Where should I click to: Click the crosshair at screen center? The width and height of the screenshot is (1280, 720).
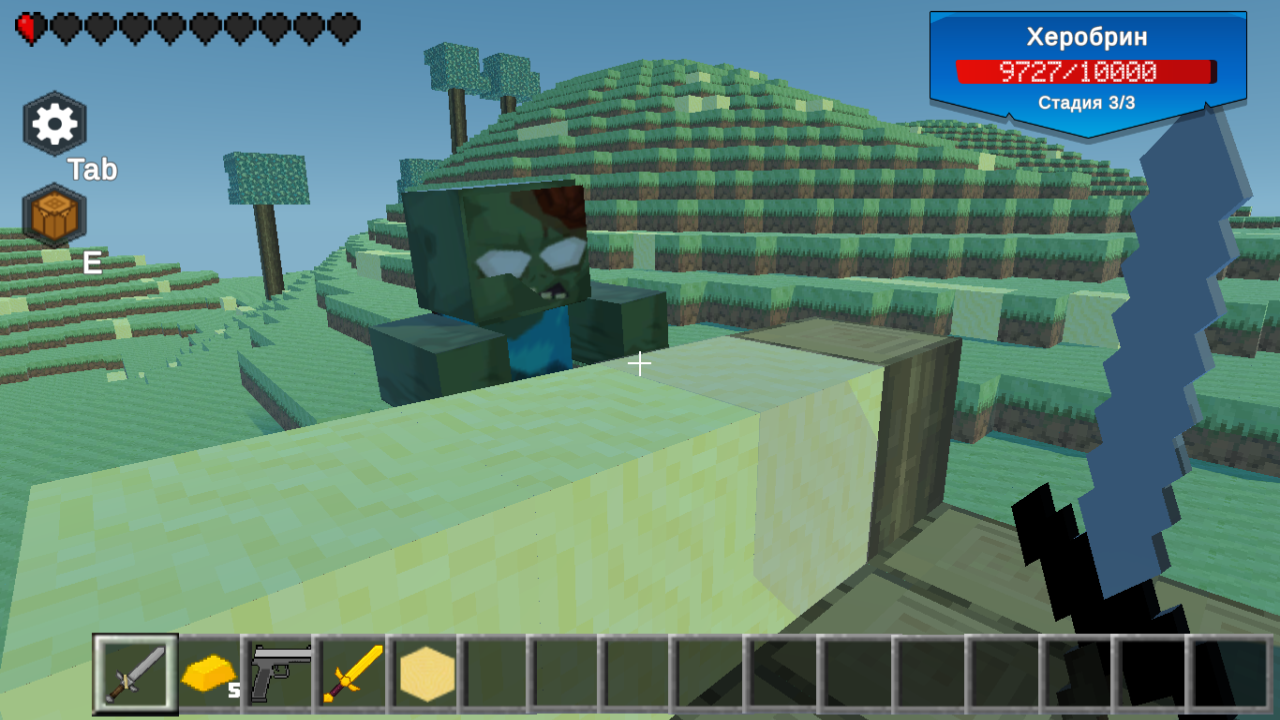point(640,363)
